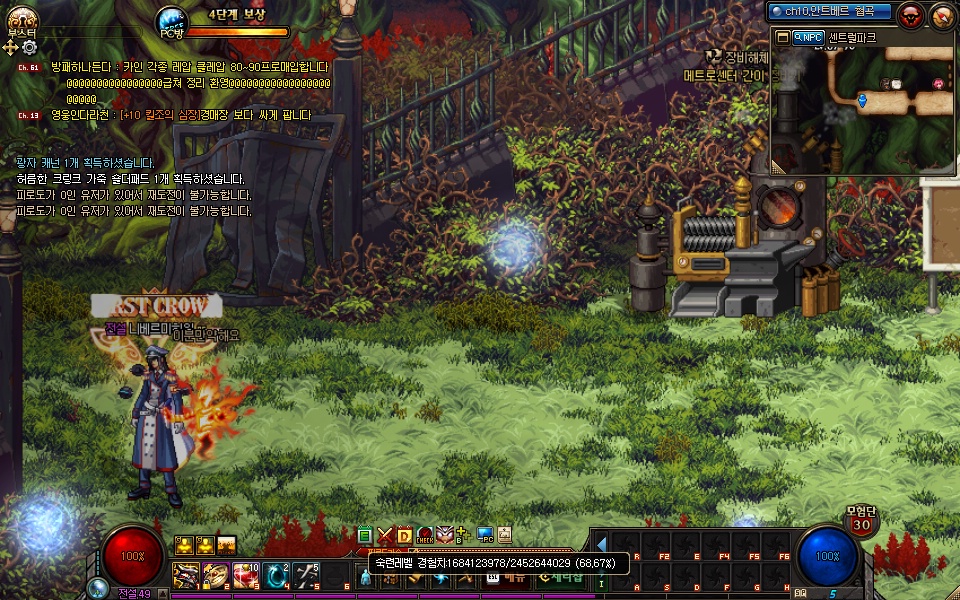Toggle the minimap window size button
960x600 pixels.
coord(781,37)
